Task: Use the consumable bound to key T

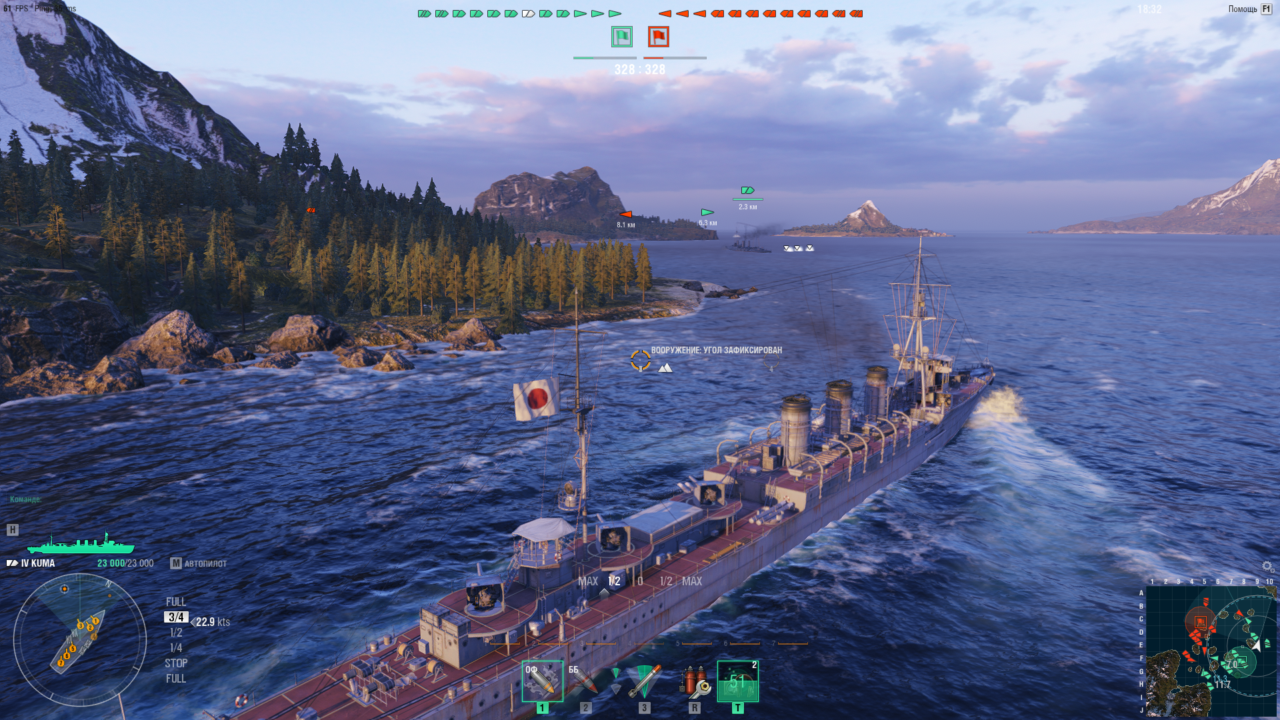Action: (x=739, y=681)
